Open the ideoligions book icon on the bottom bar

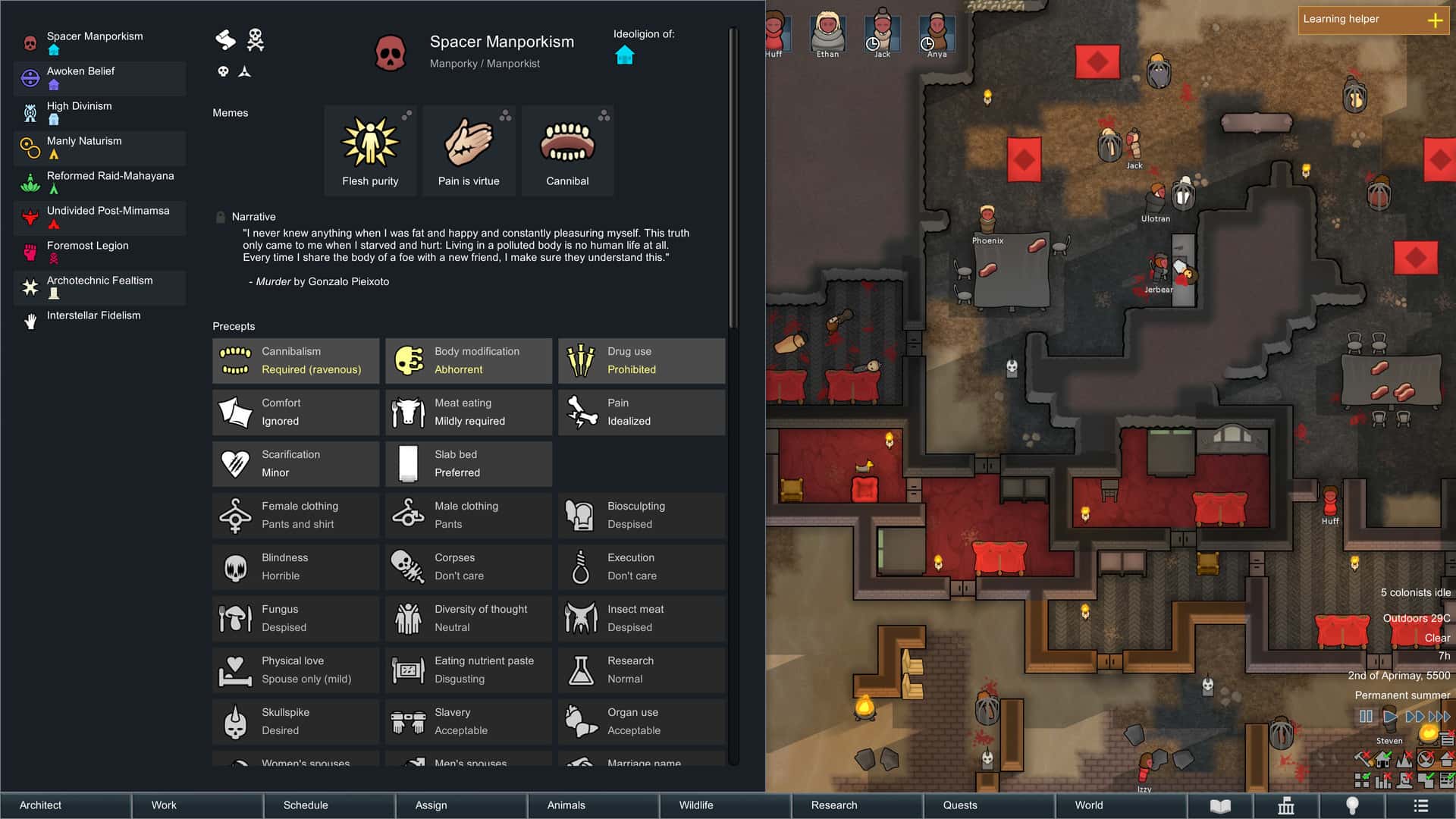tap(1221, 806)
